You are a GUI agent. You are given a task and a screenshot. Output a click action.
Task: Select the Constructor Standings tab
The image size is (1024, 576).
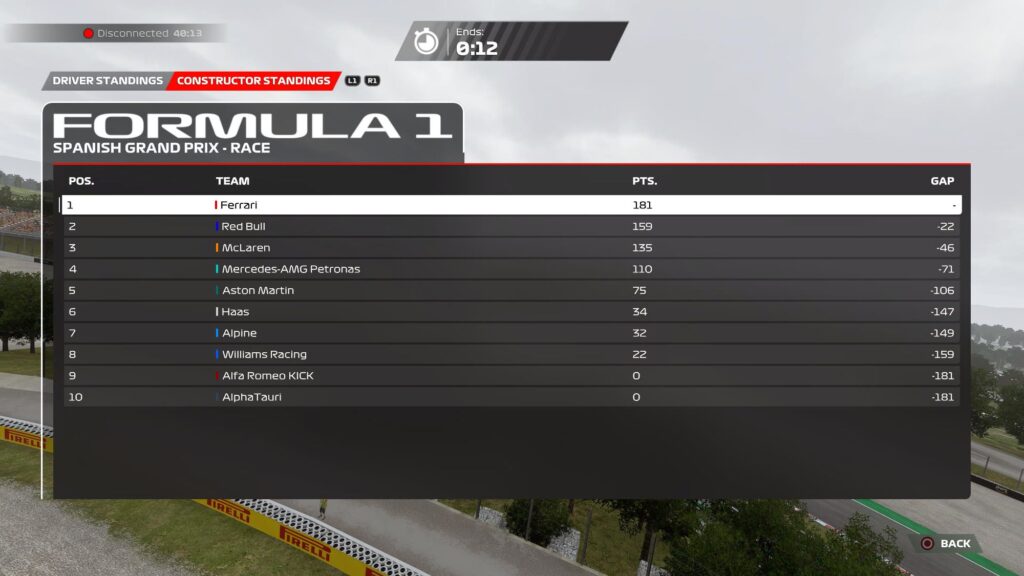pos(253,81)
